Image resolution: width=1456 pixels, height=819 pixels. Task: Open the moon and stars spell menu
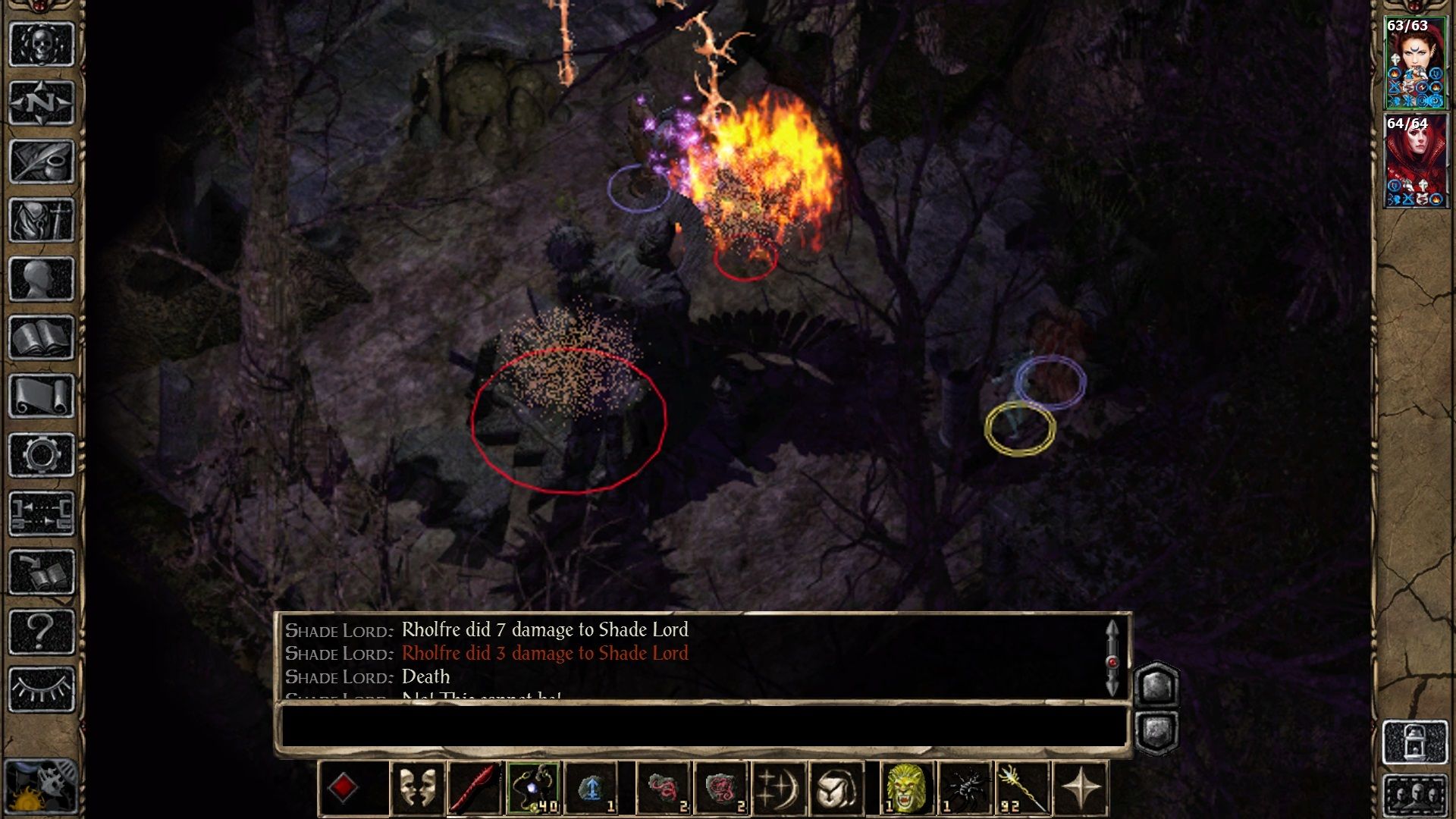(778, 789)
